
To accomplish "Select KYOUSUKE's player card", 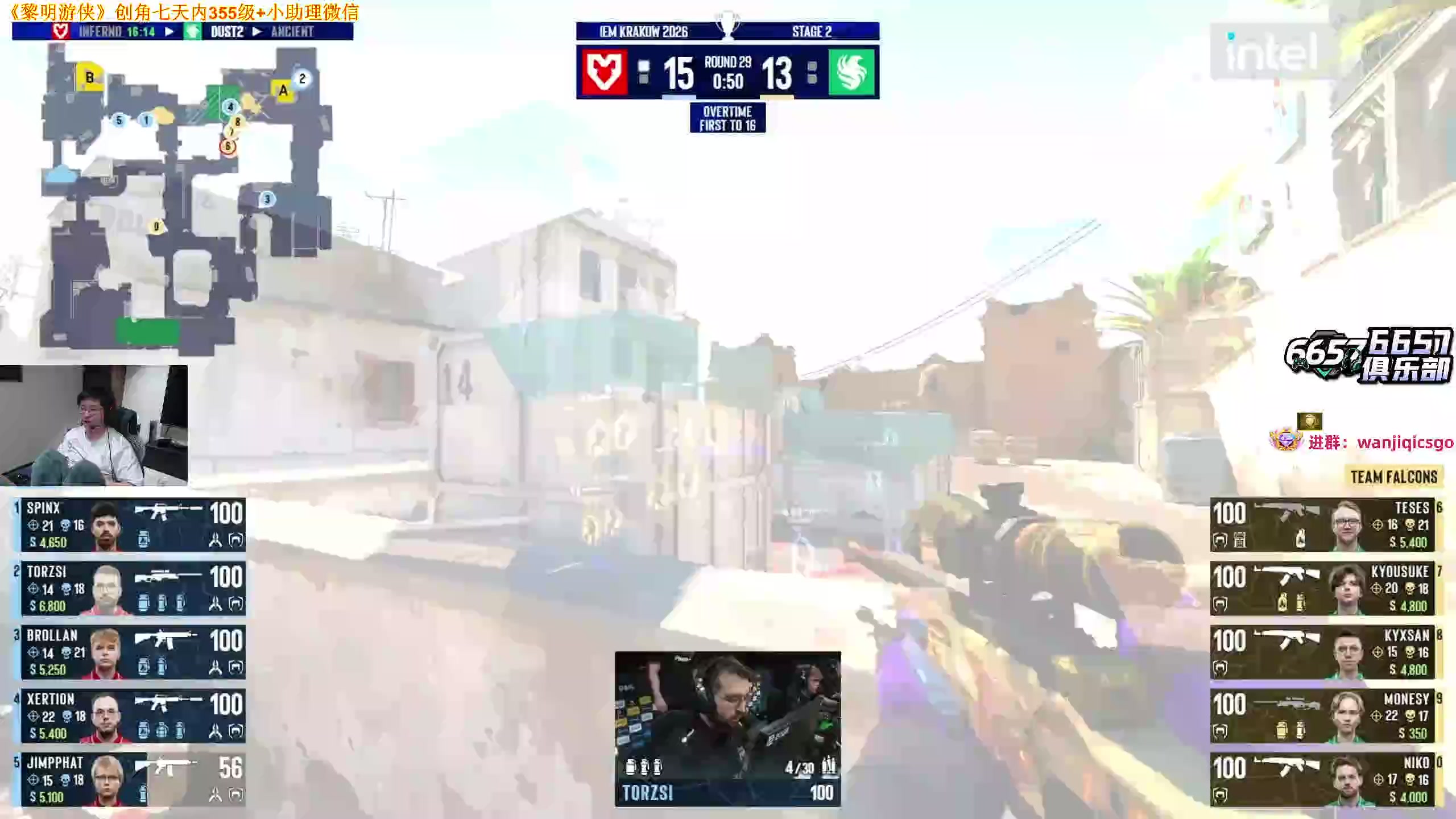I will tap(1322, 588).
